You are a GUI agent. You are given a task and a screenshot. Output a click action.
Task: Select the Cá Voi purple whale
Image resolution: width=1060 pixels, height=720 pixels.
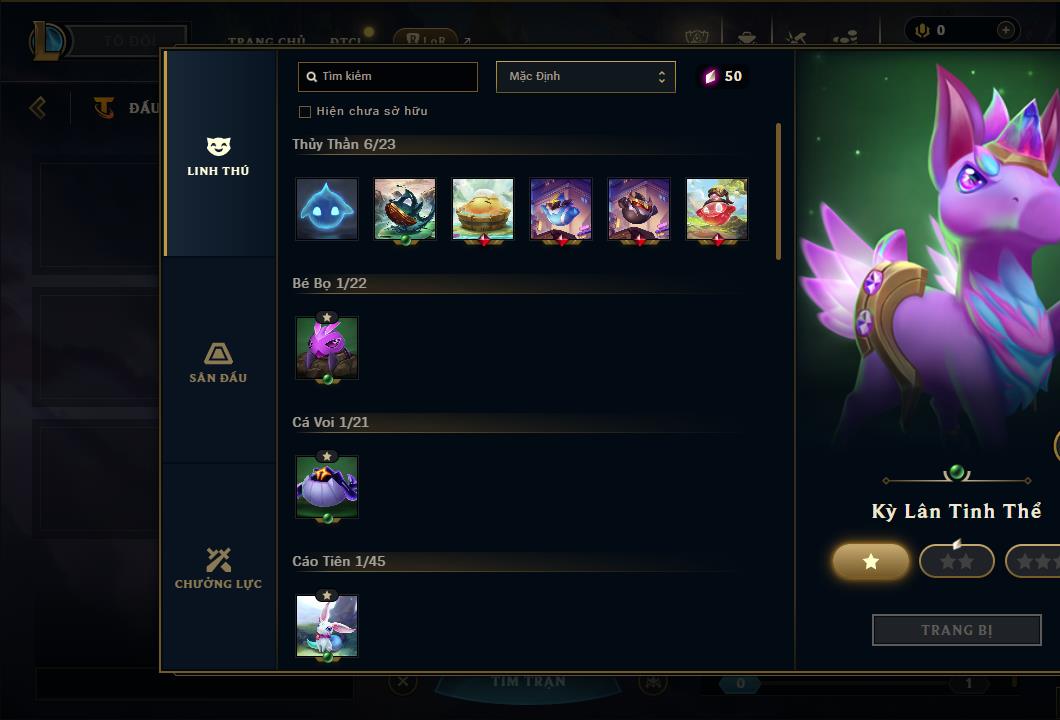(327, 487)
